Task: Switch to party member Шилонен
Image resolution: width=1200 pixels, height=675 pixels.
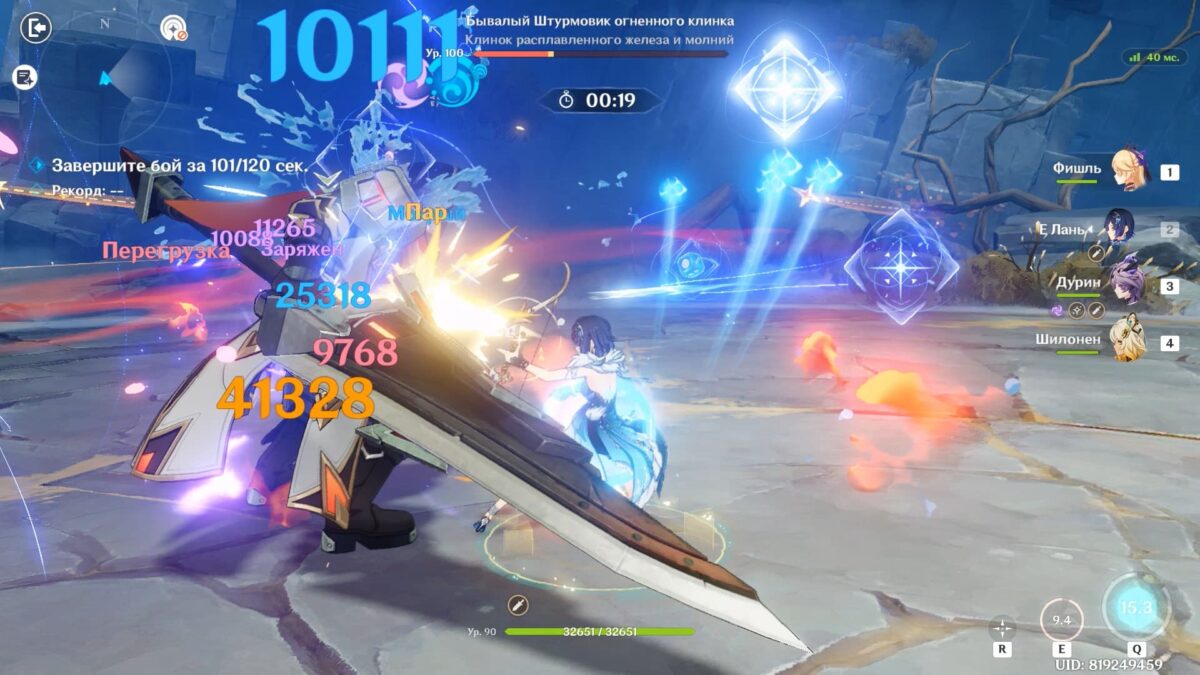Action: 1126,340
